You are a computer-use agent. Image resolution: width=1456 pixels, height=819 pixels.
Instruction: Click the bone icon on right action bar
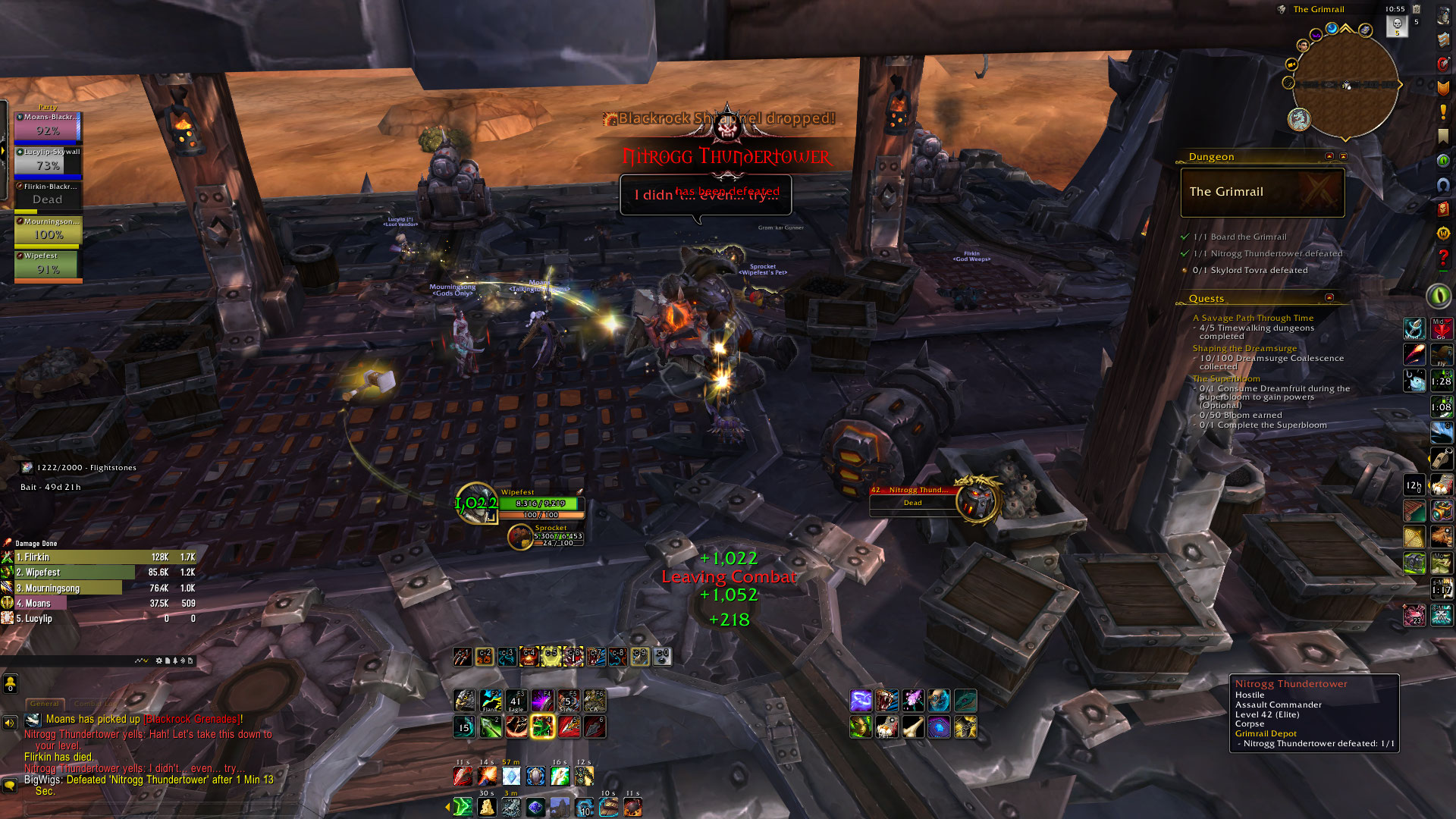pyautogui.click(x=913, y=727)
